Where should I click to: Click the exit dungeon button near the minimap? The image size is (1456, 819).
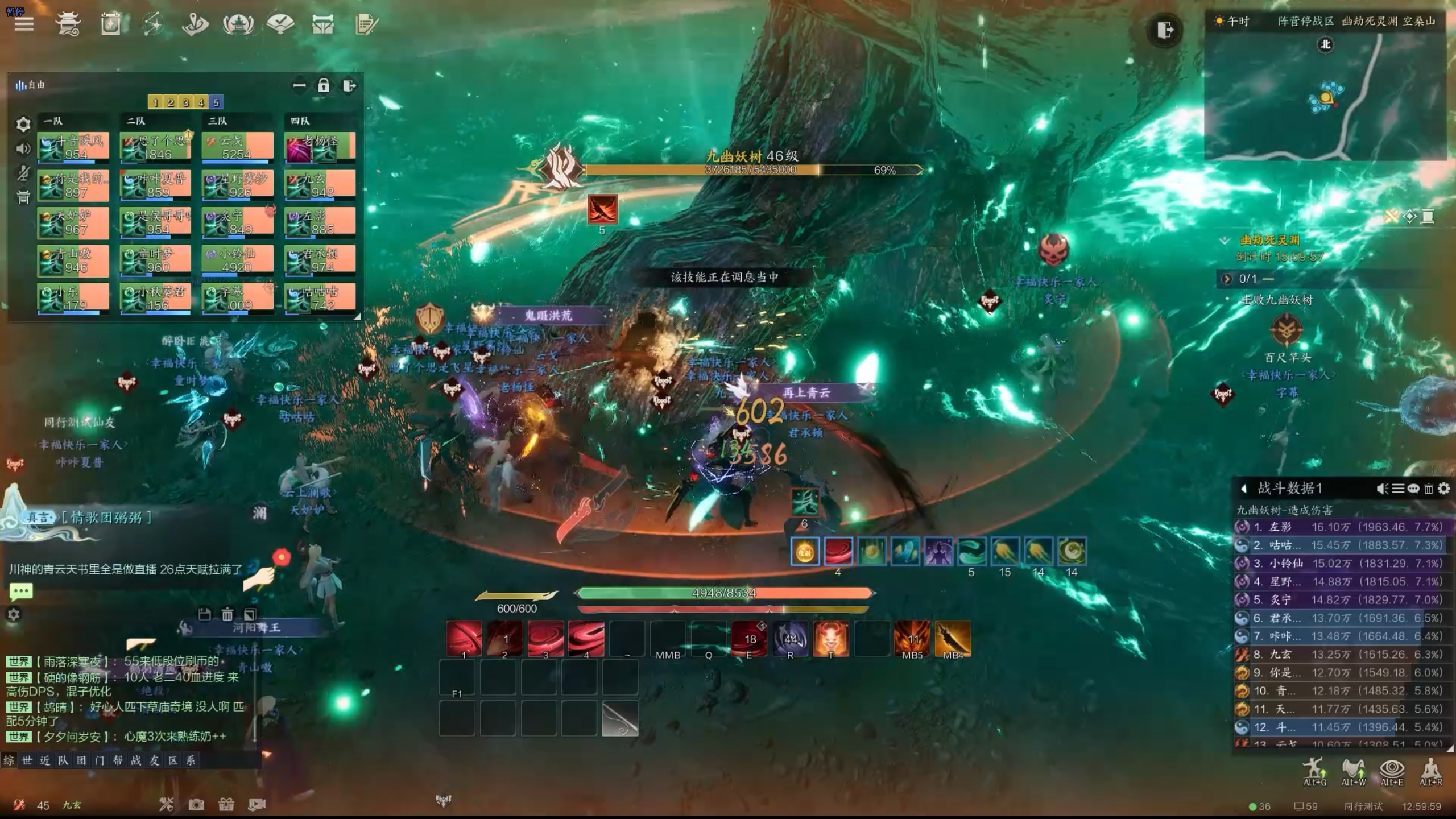coord(1164,30)
